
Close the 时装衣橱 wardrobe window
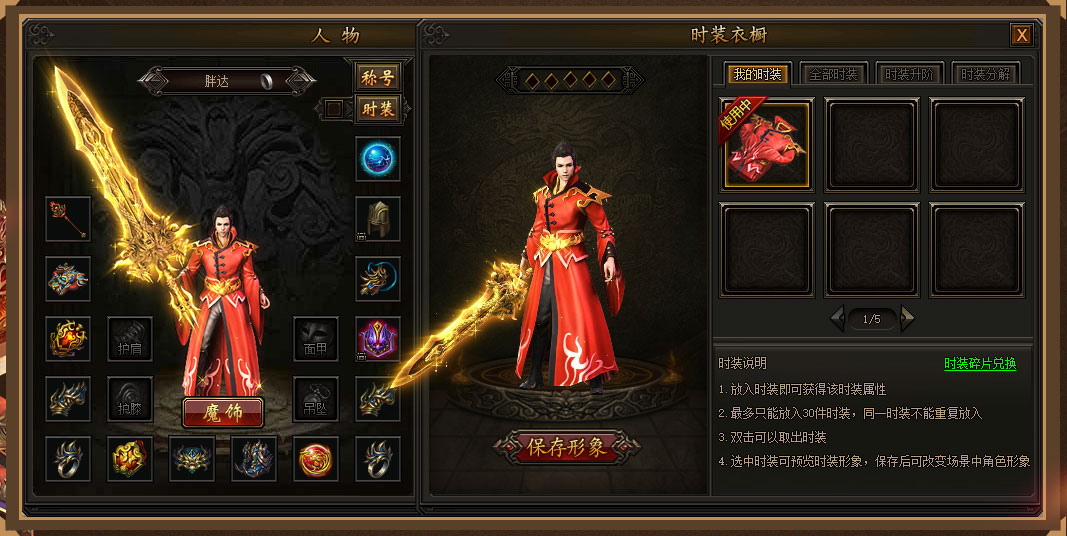click(1021, 35)
